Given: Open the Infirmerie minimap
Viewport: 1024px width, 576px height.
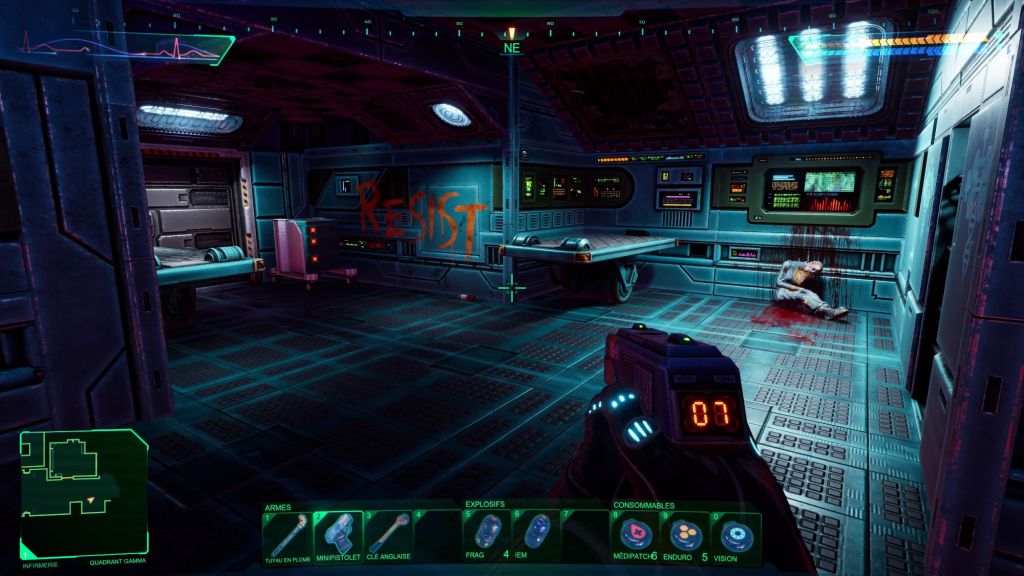Looking at the screenshot, I should [84, 492].
